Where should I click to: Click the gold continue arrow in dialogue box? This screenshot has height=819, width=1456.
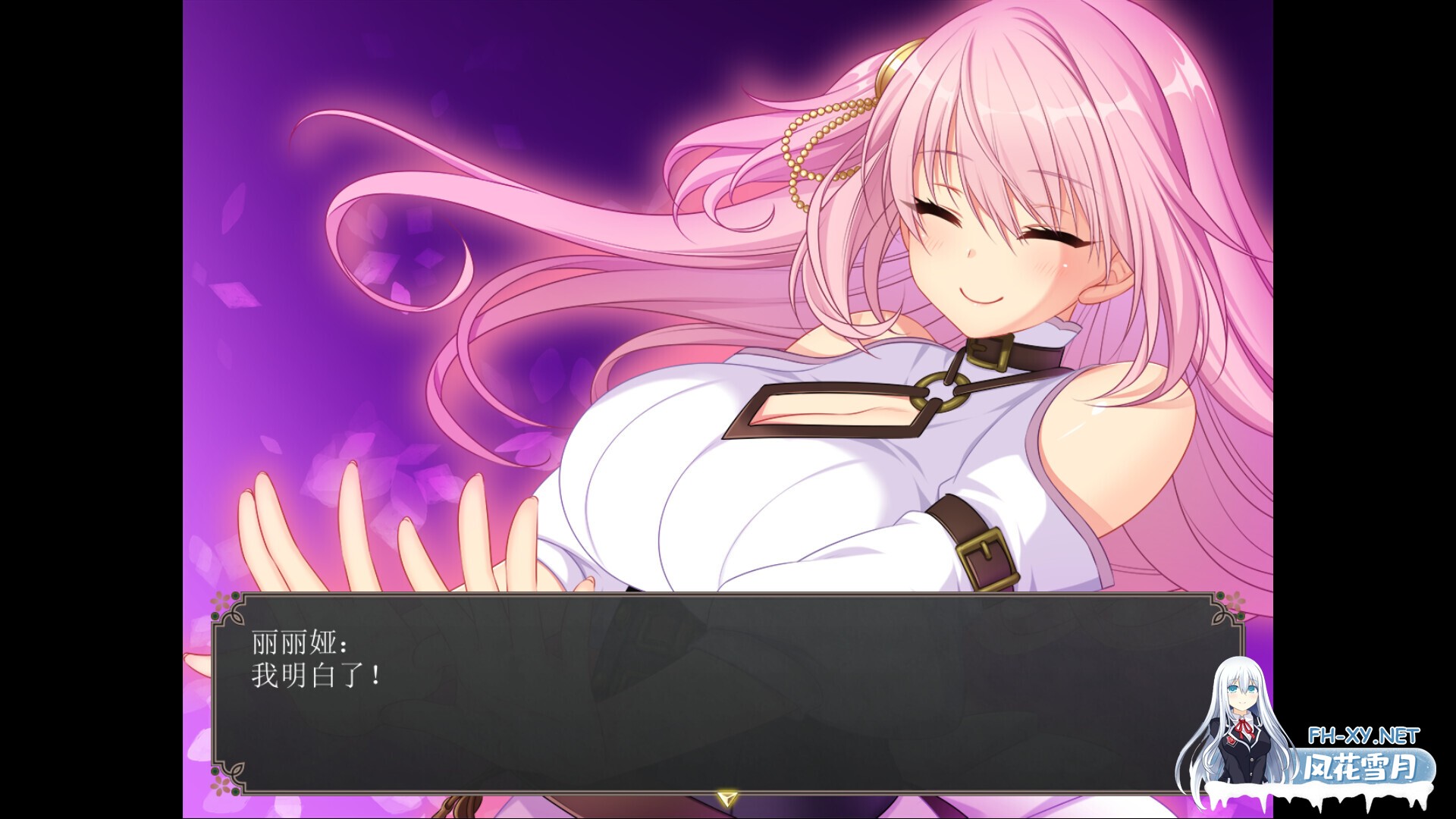click(x=727, y=797)
